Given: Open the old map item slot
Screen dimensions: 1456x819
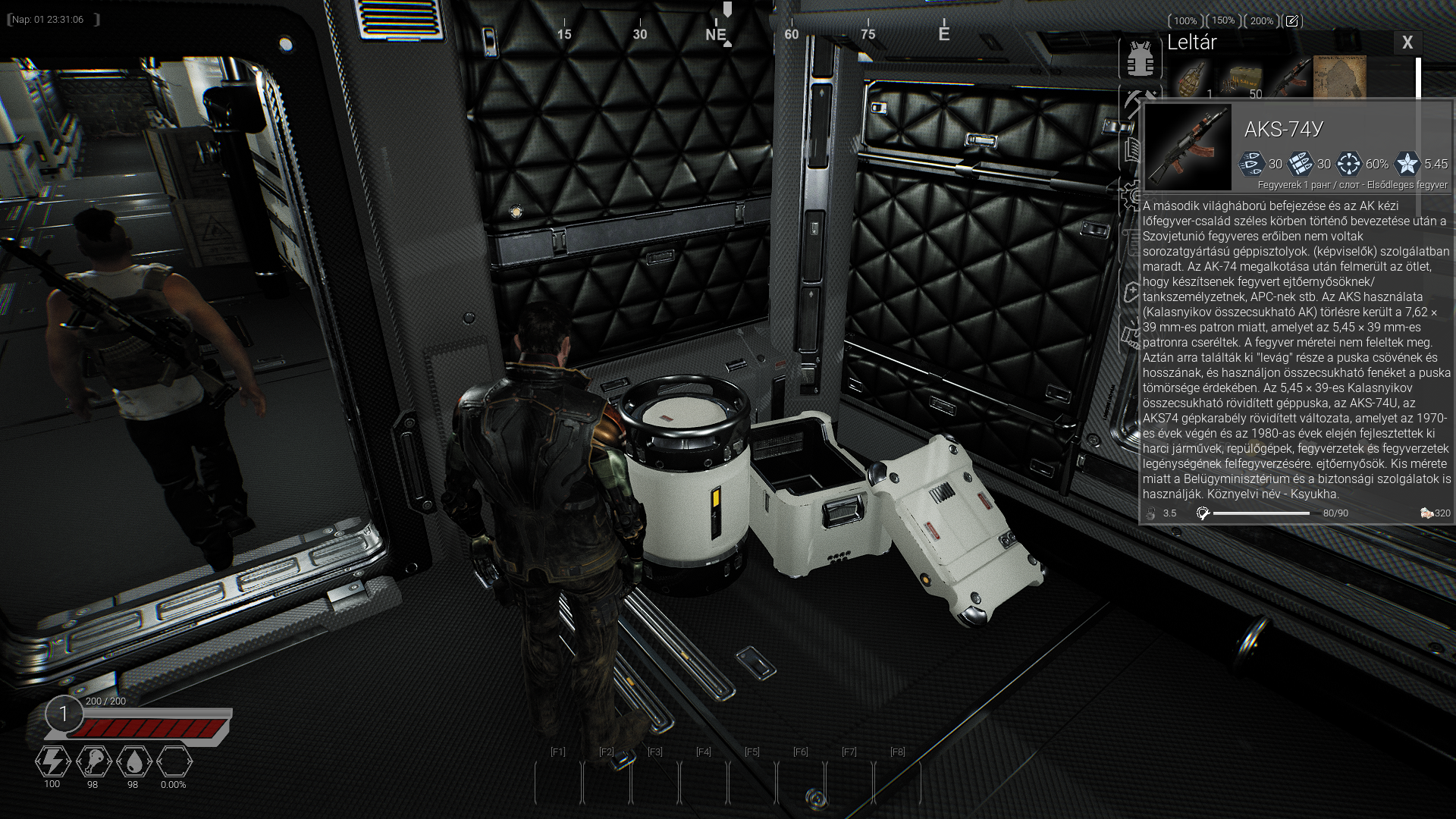Looking at the screenshot, I should [x=1339, y=77].
